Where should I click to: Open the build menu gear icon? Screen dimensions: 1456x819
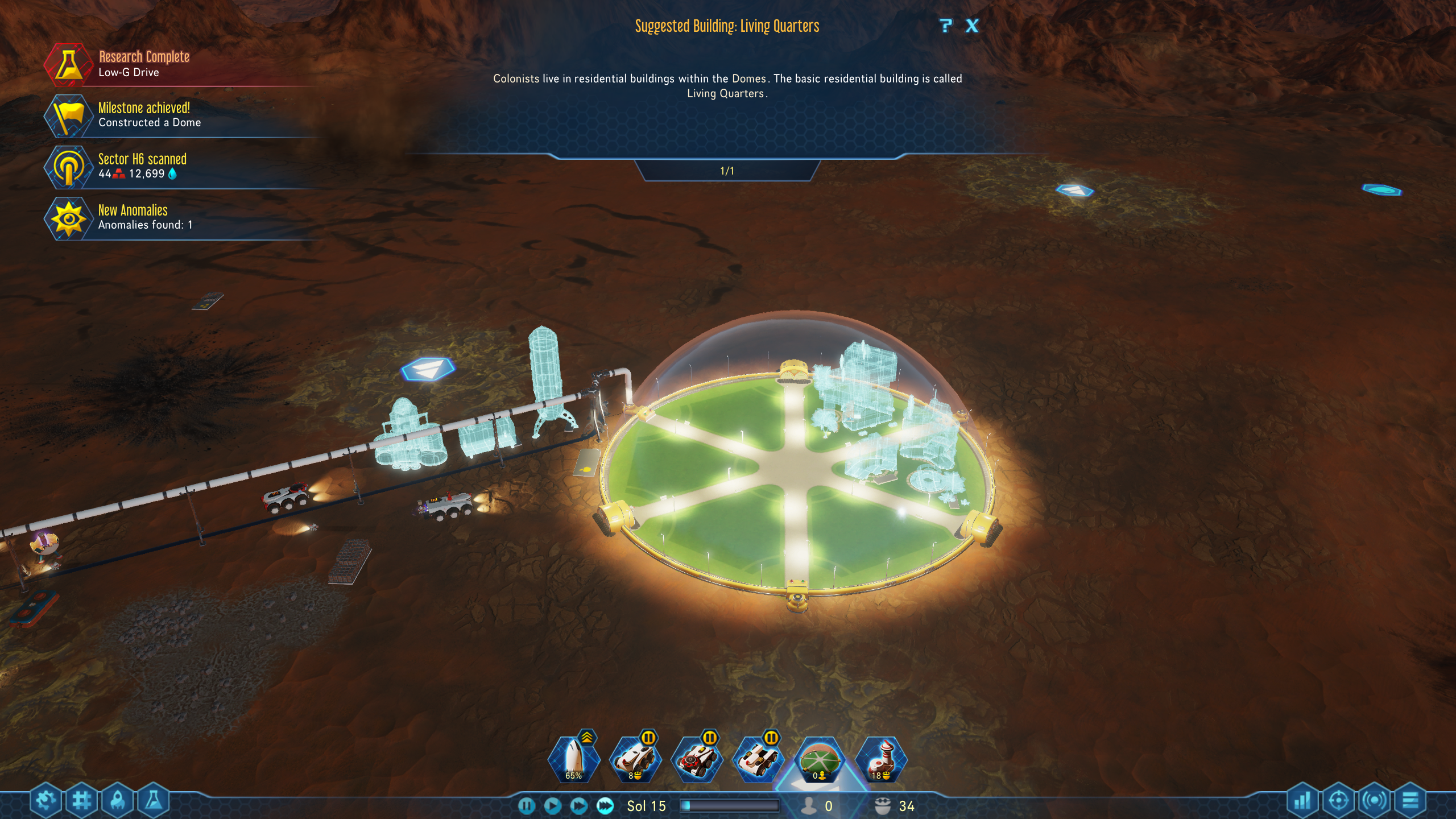click(46, 801)
